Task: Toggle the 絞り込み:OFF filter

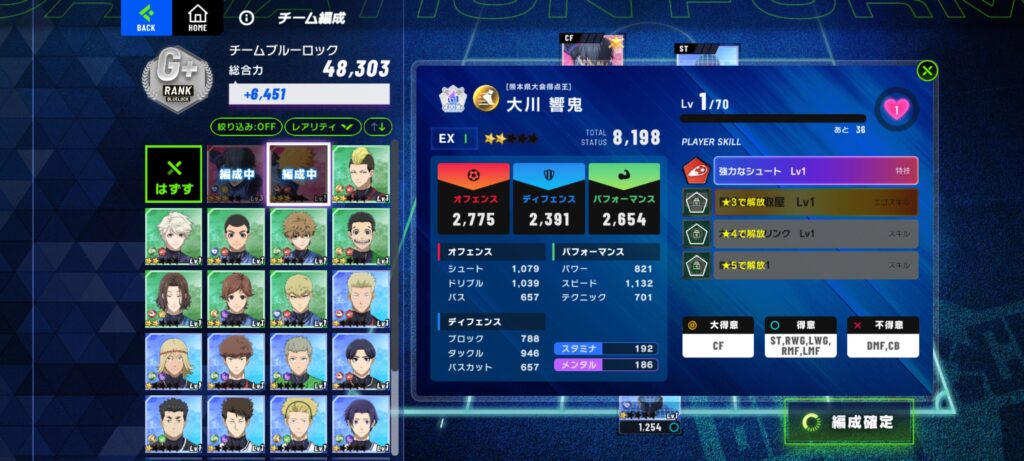Action: coord(244,127)
